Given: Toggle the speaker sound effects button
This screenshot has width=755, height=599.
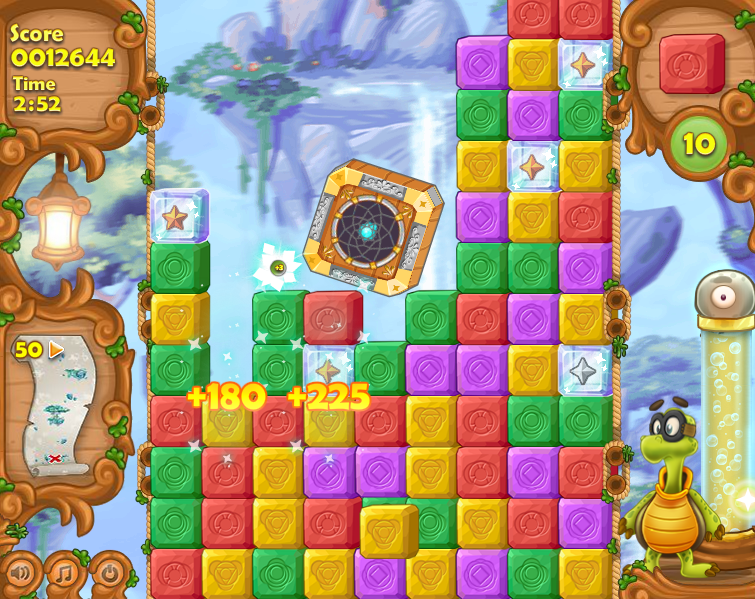Looking at the screenshot, I should 20,573.
